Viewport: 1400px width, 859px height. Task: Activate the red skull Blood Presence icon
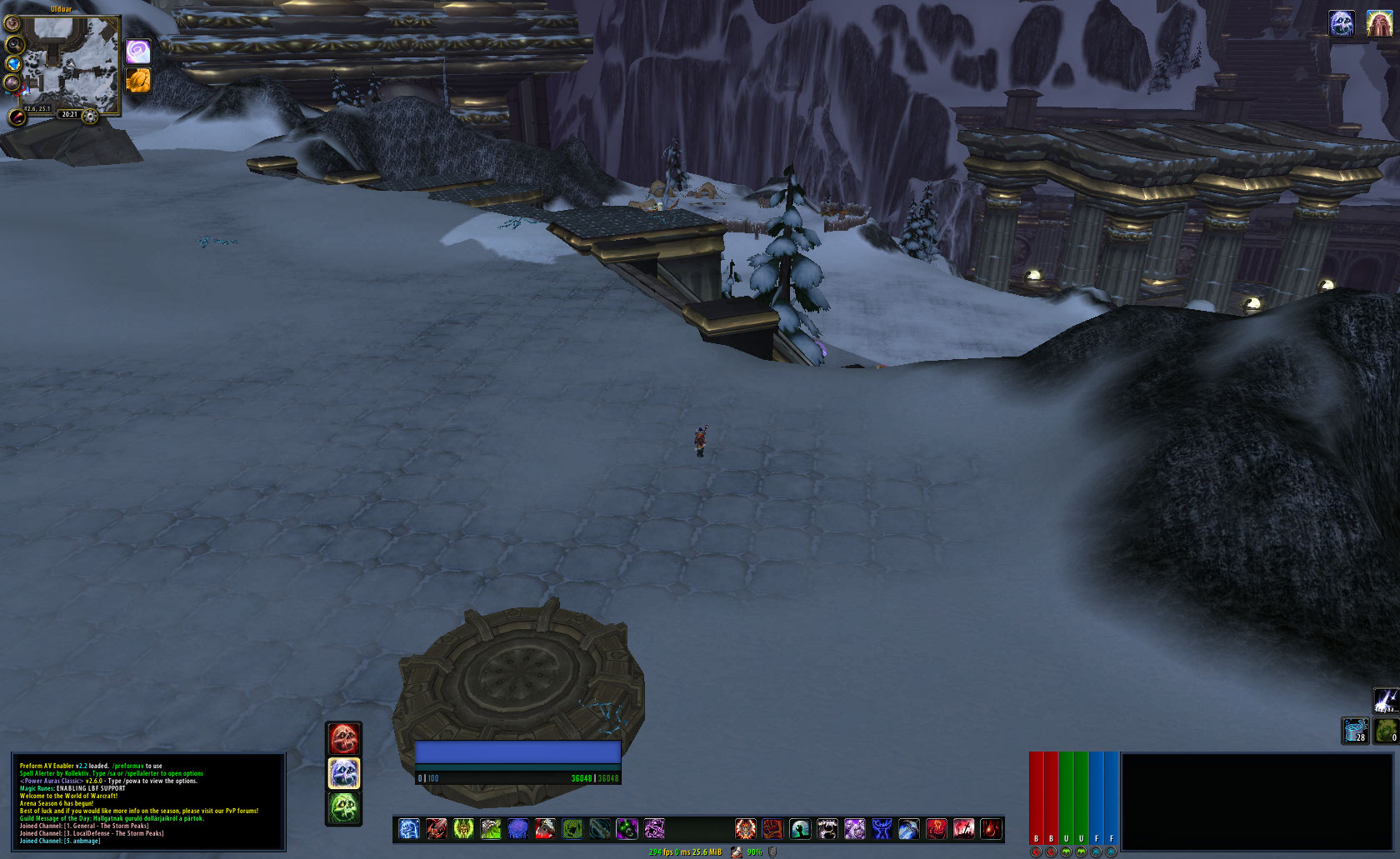click(x=343, y=738)
